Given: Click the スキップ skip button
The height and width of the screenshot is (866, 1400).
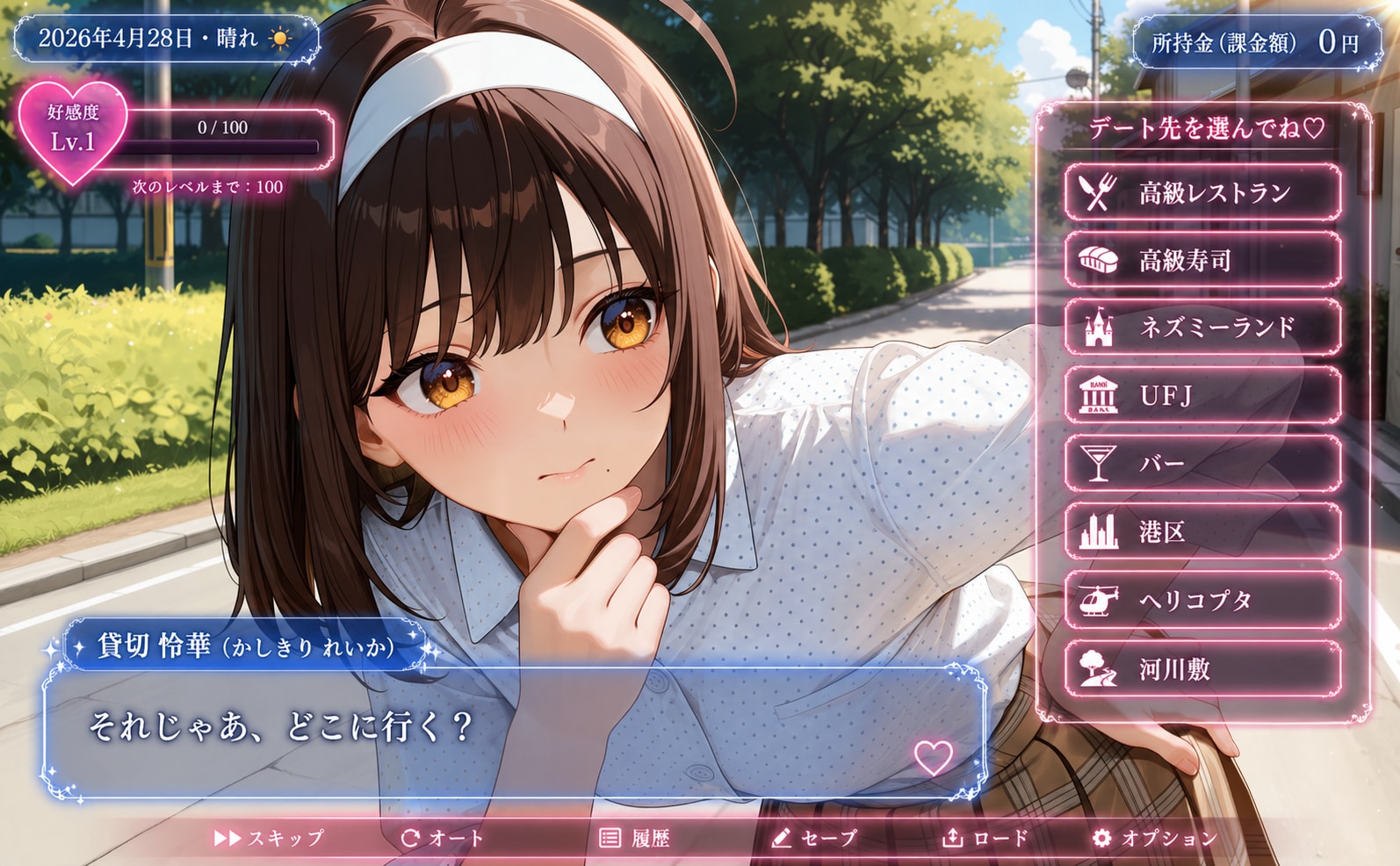Looking at the screenshot, I should coord(269,838).
